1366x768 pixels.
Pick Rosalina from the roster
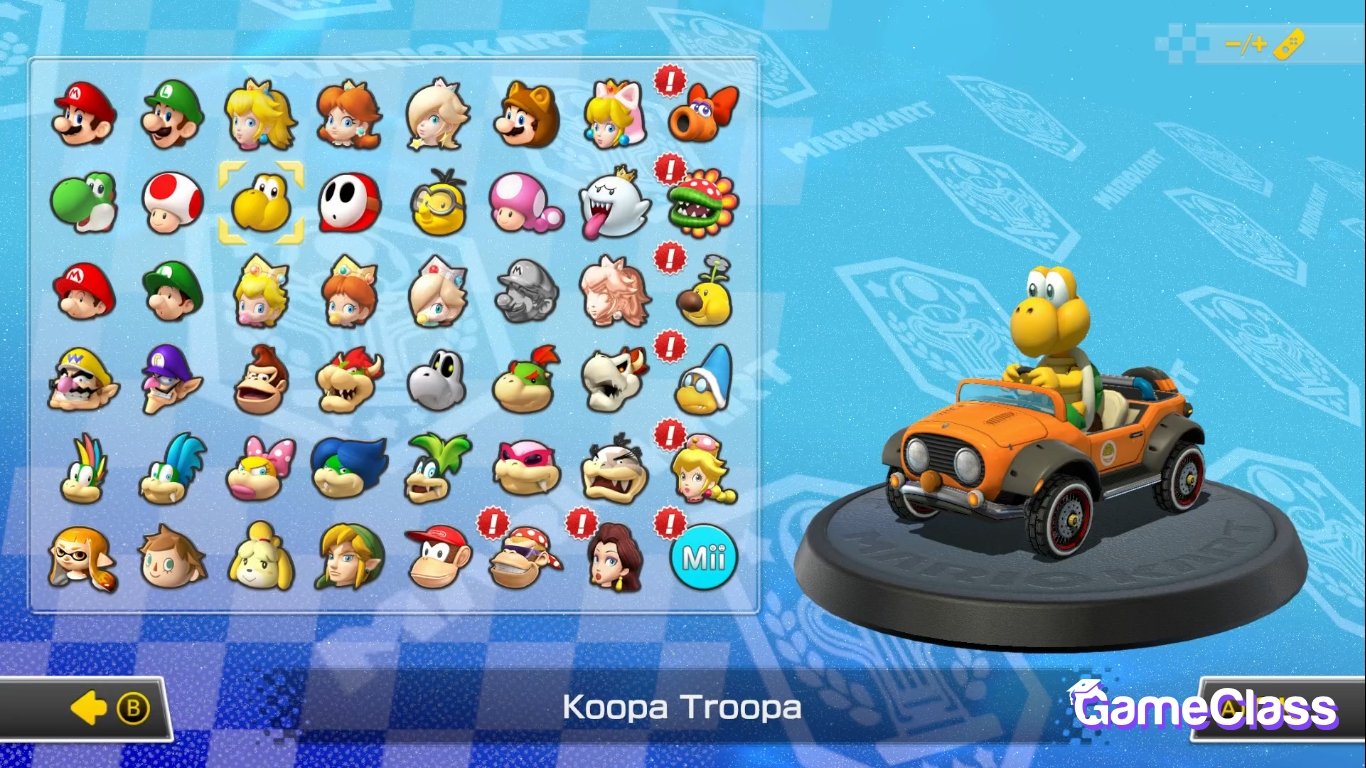435,113
